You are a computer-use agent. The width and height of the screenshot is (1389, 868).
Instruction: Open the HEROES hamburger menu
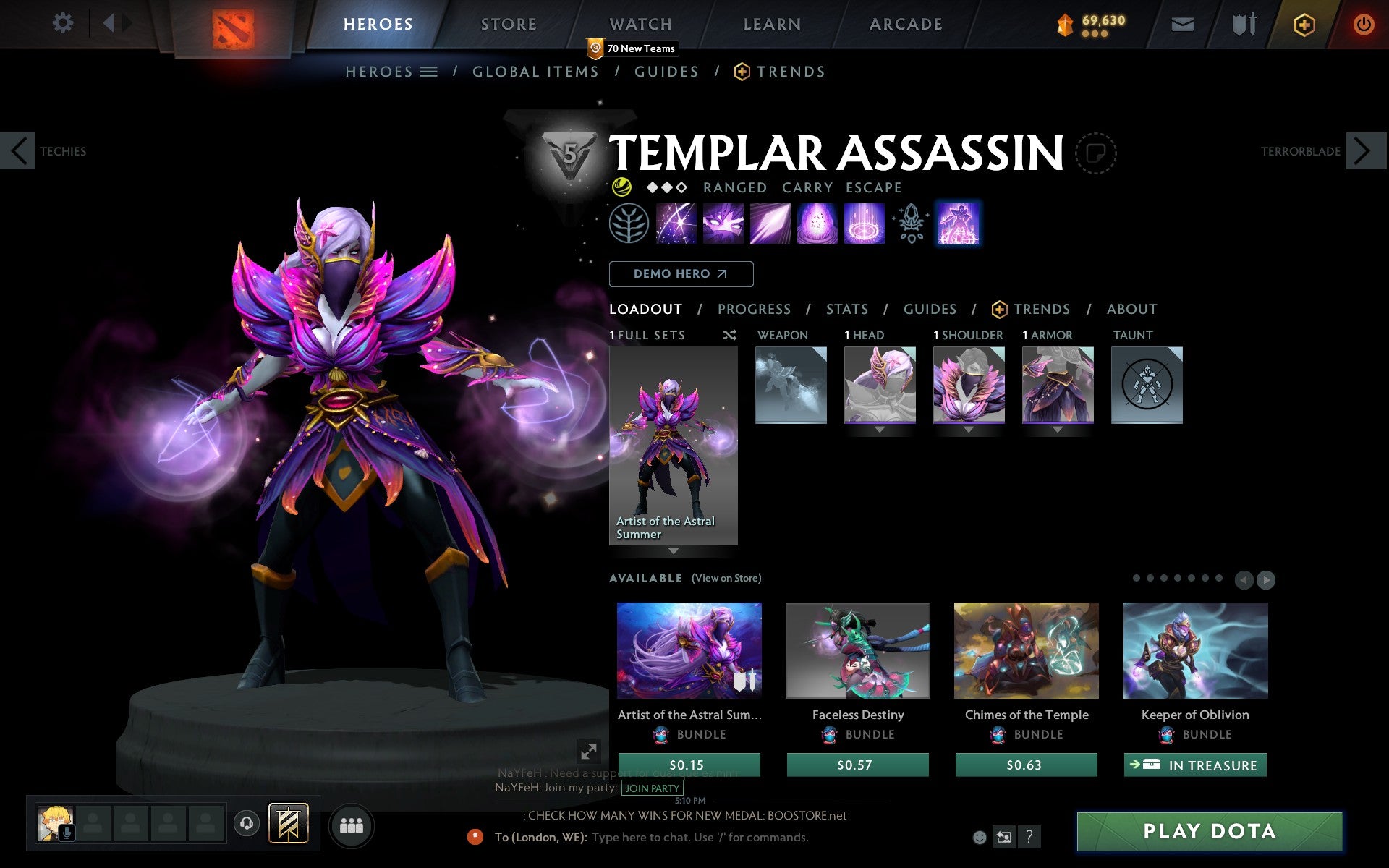click(430, 72)
